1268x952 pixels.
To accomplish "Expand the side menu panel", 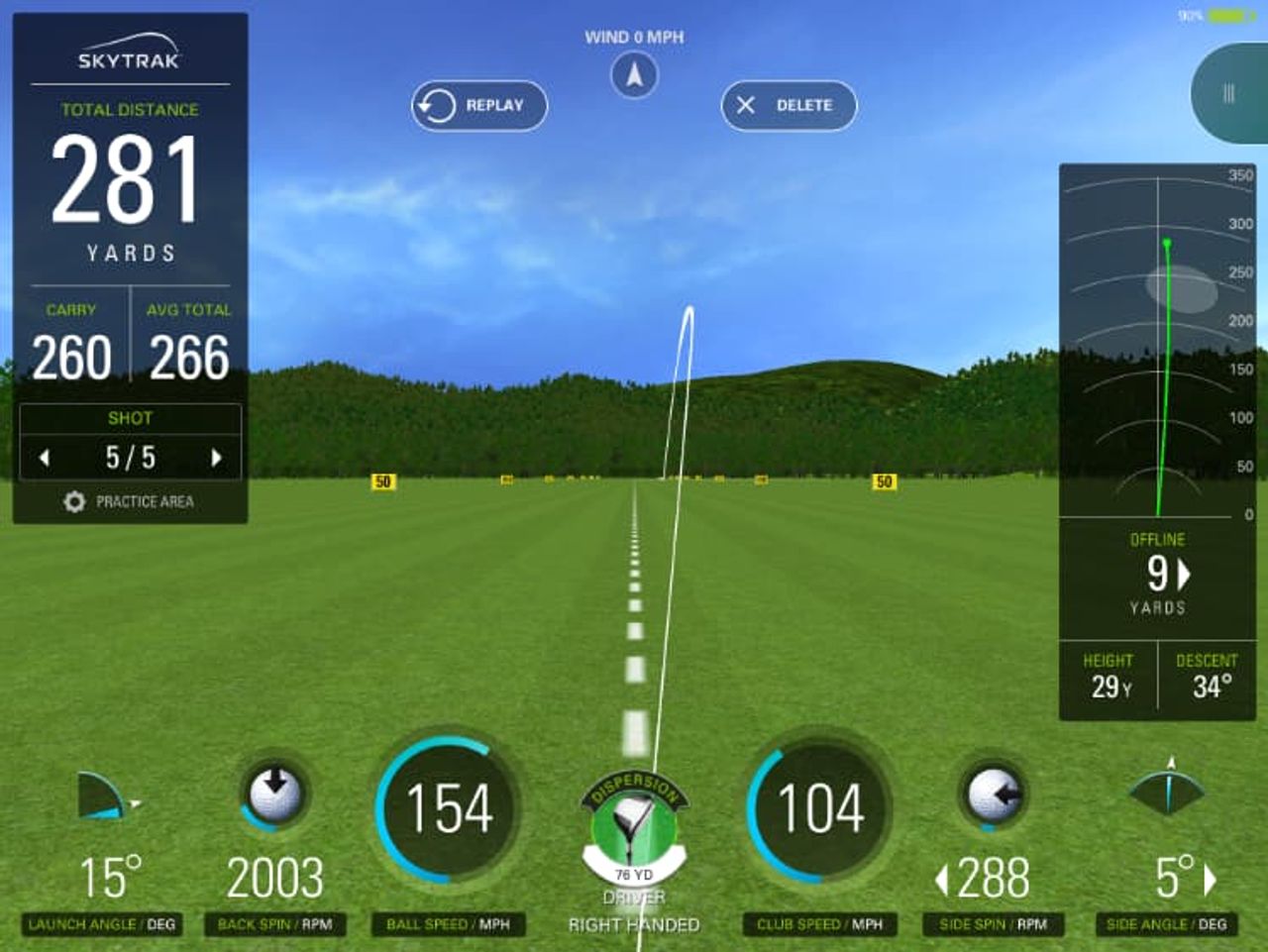I will 1229,94.
